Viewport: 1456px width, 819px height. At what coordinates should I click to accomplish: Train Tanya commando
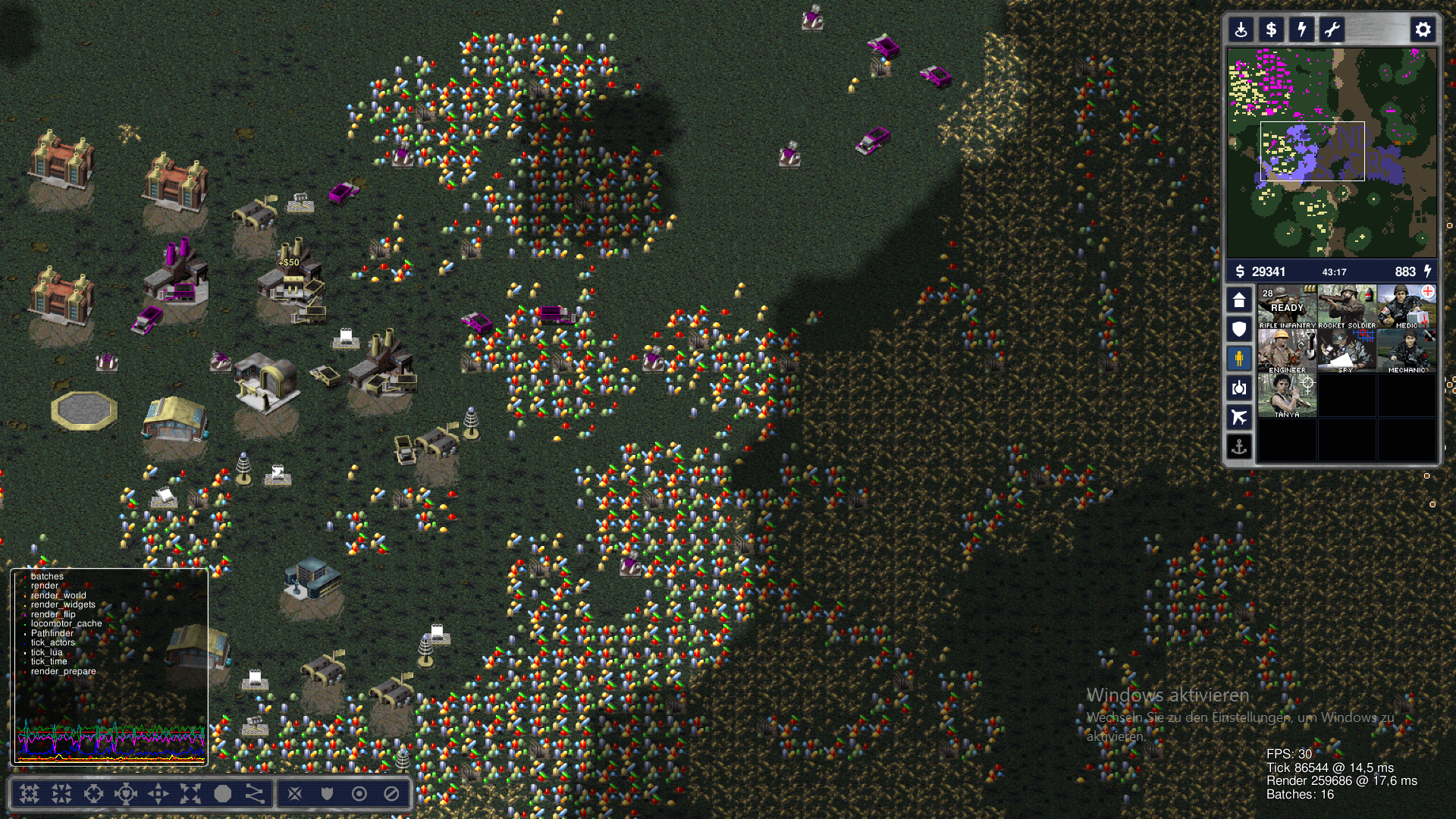(1287, 396)
